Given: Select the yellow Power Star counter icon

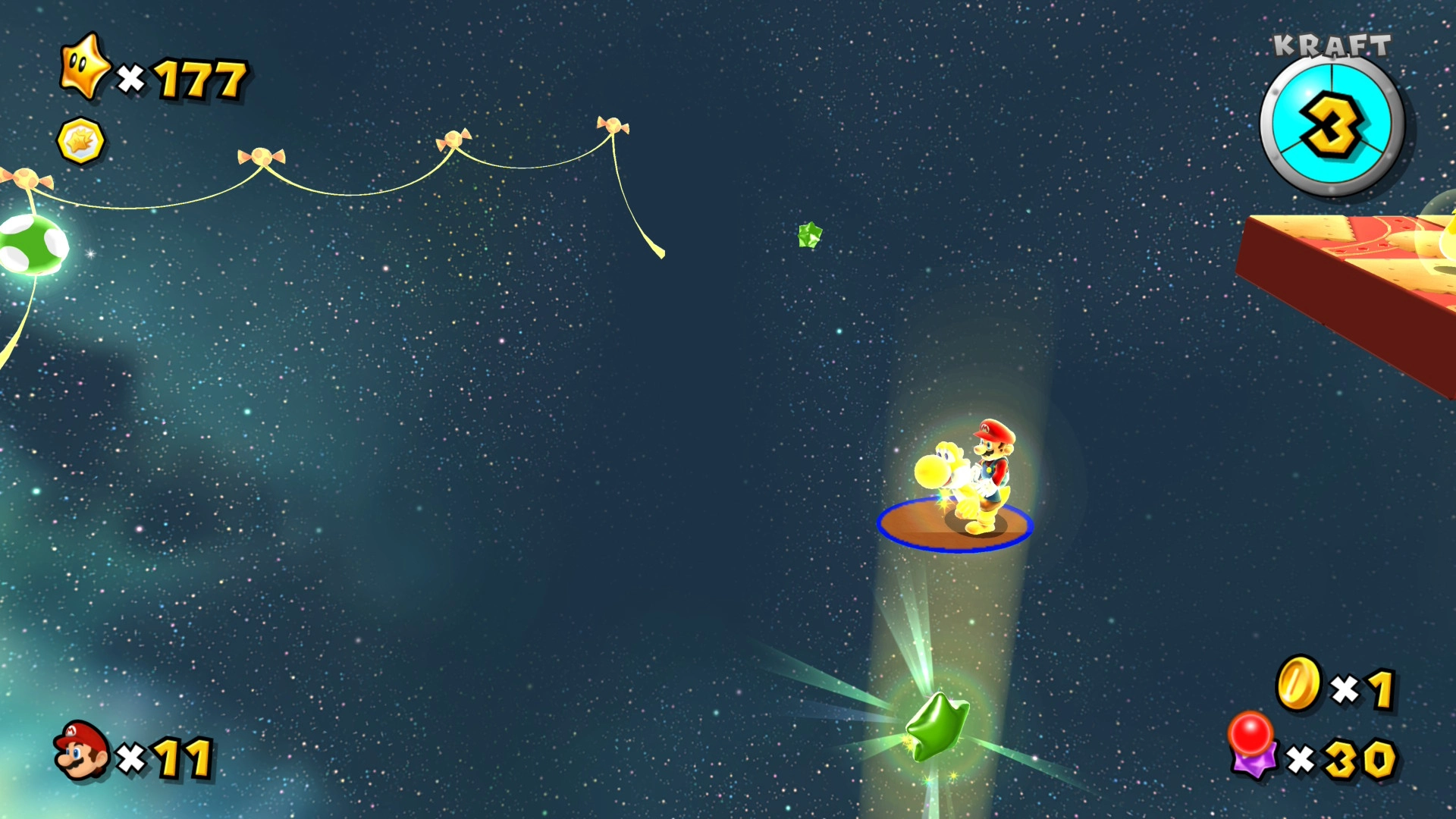Looking at the screenshot, I should tap(86, 68).
